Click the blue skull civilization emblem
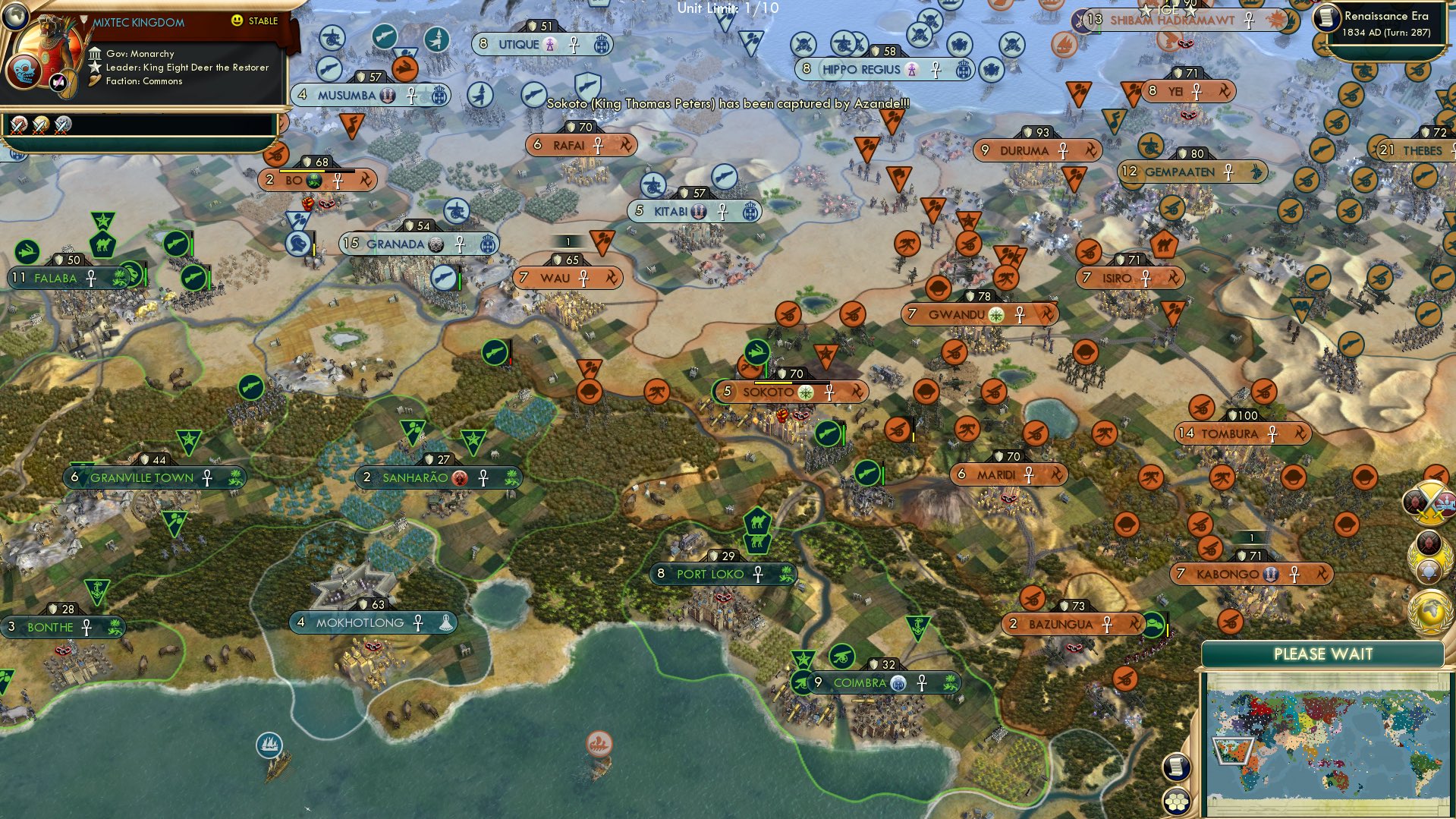Screen dimensions: 1456x819 coord(24,71)
